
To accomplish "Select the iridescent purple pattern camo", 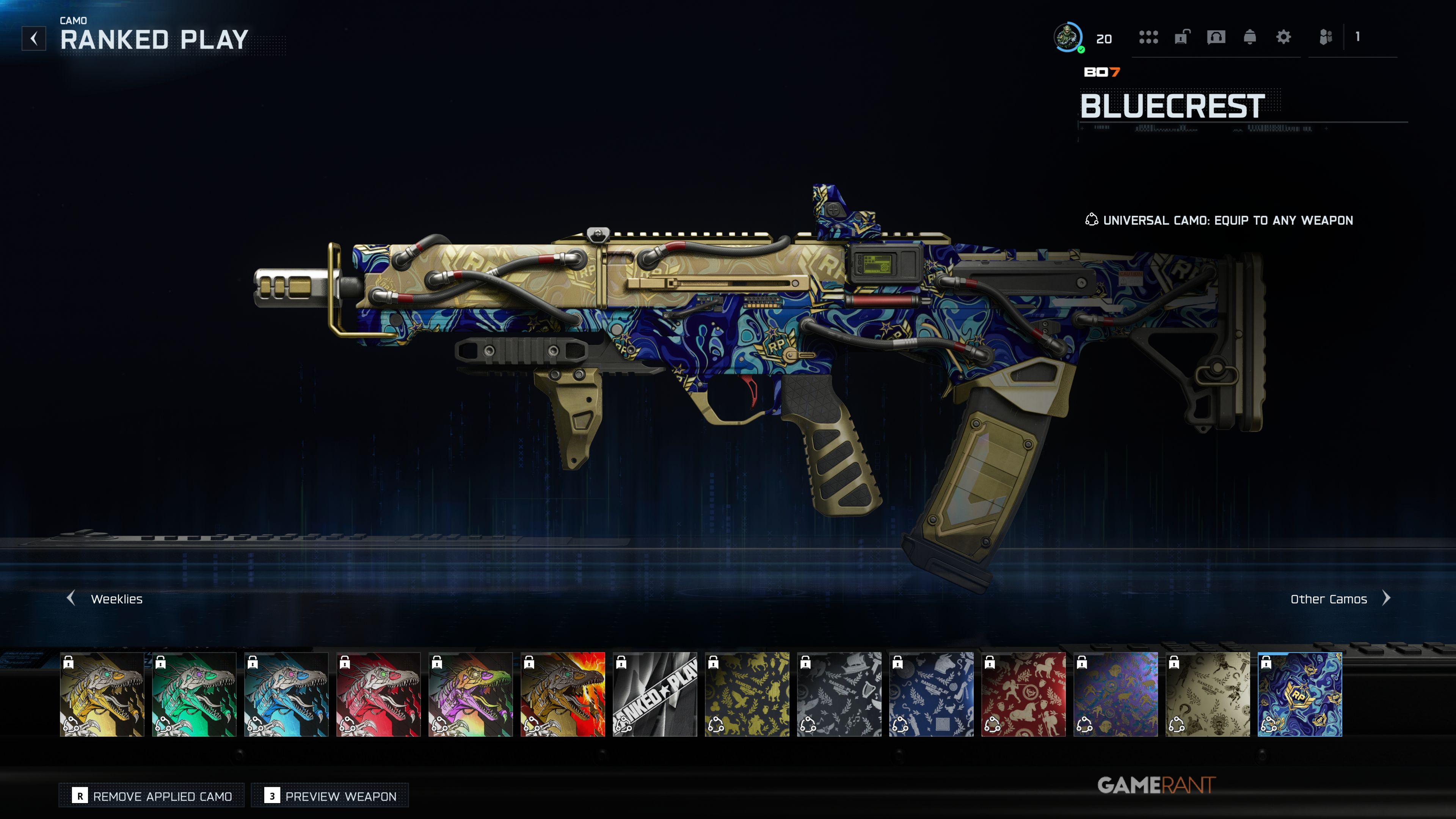I will [1116, 694].
